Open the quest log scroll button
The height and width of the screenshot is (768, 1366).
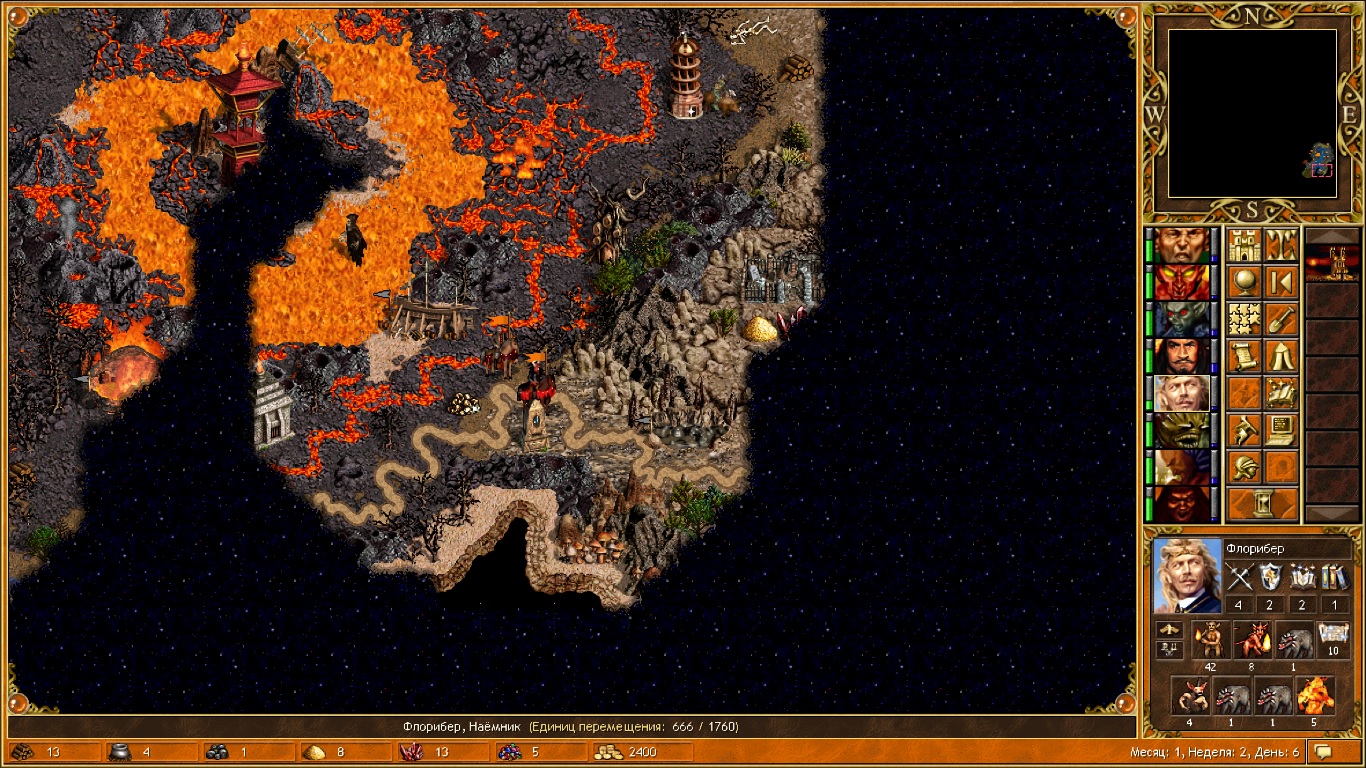pyautogui.click(x=1244, y=356)
